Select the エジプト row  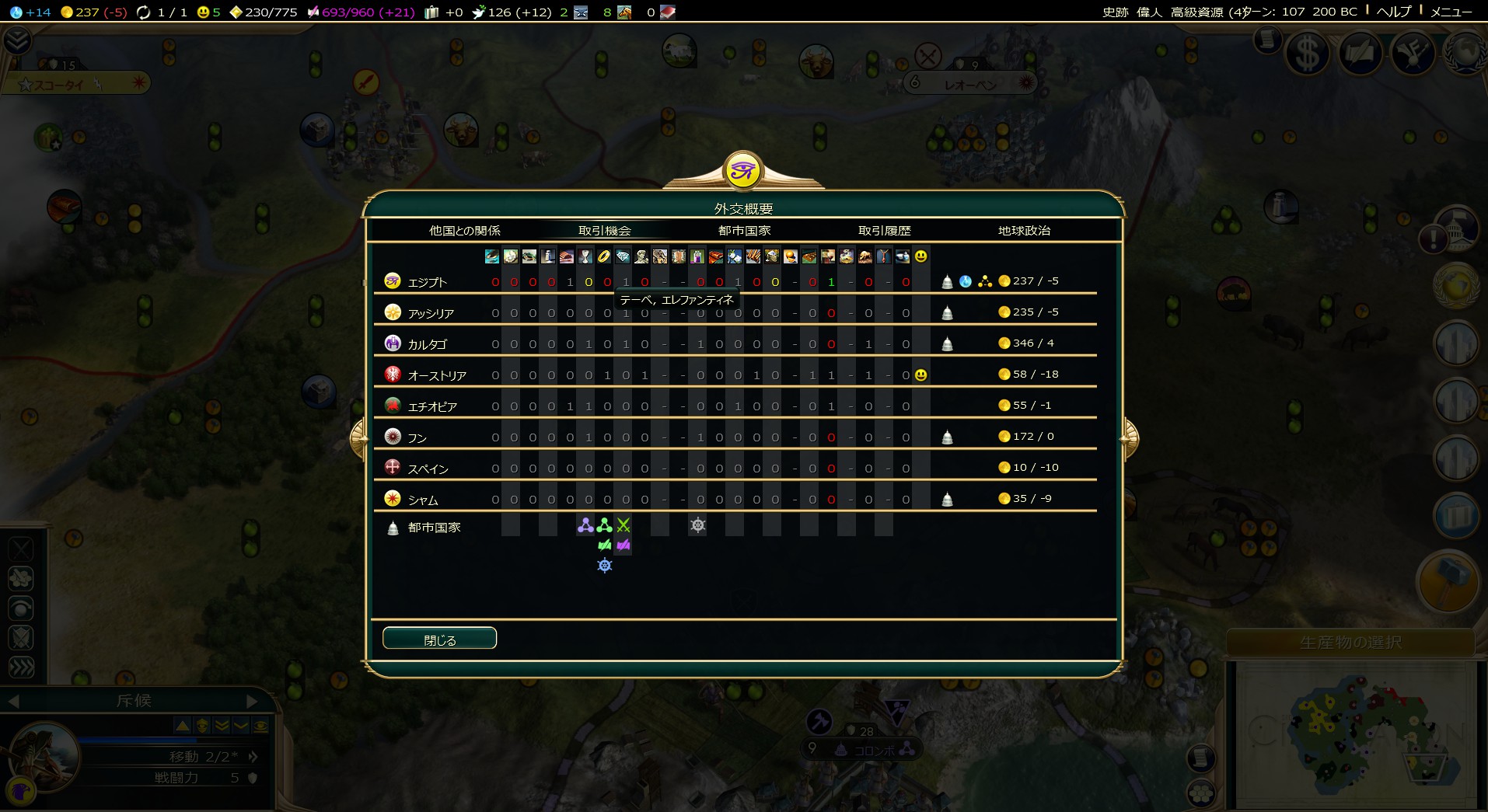tap(428, 282)
